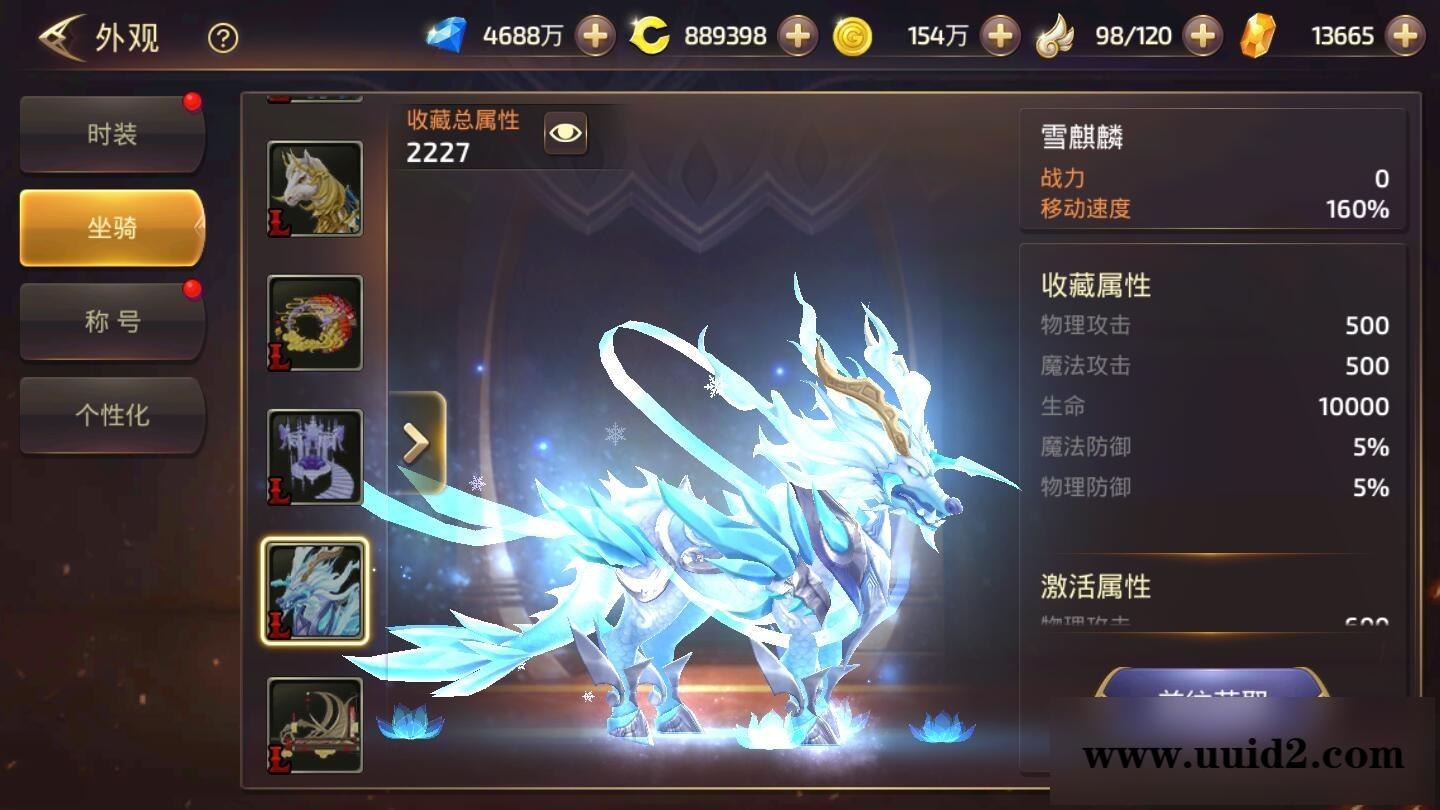The height and width of the screenshot is (810, 1440).
Task: Select the golden horse mount thumbnail
Action: pyautogui.click(x=315, y=190)
